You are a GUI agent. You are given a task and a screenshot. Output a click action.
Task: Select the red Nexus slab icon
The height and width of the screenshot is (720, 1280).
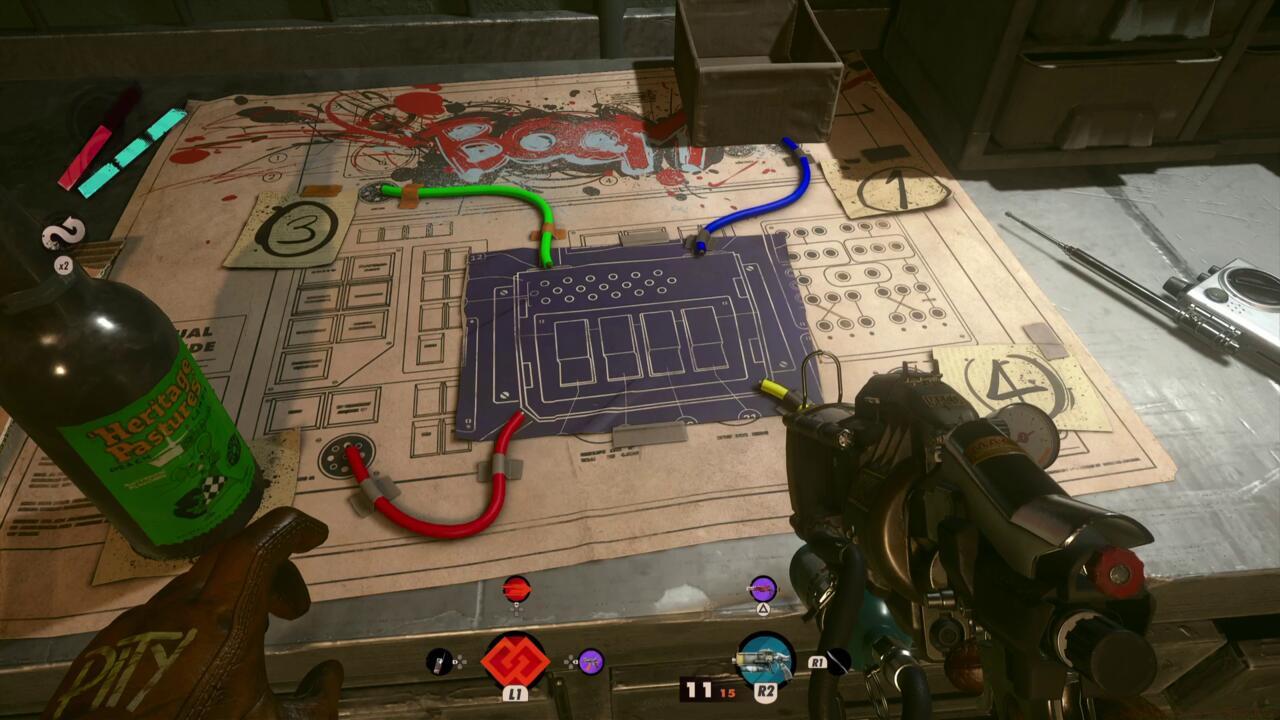(515, 660)
